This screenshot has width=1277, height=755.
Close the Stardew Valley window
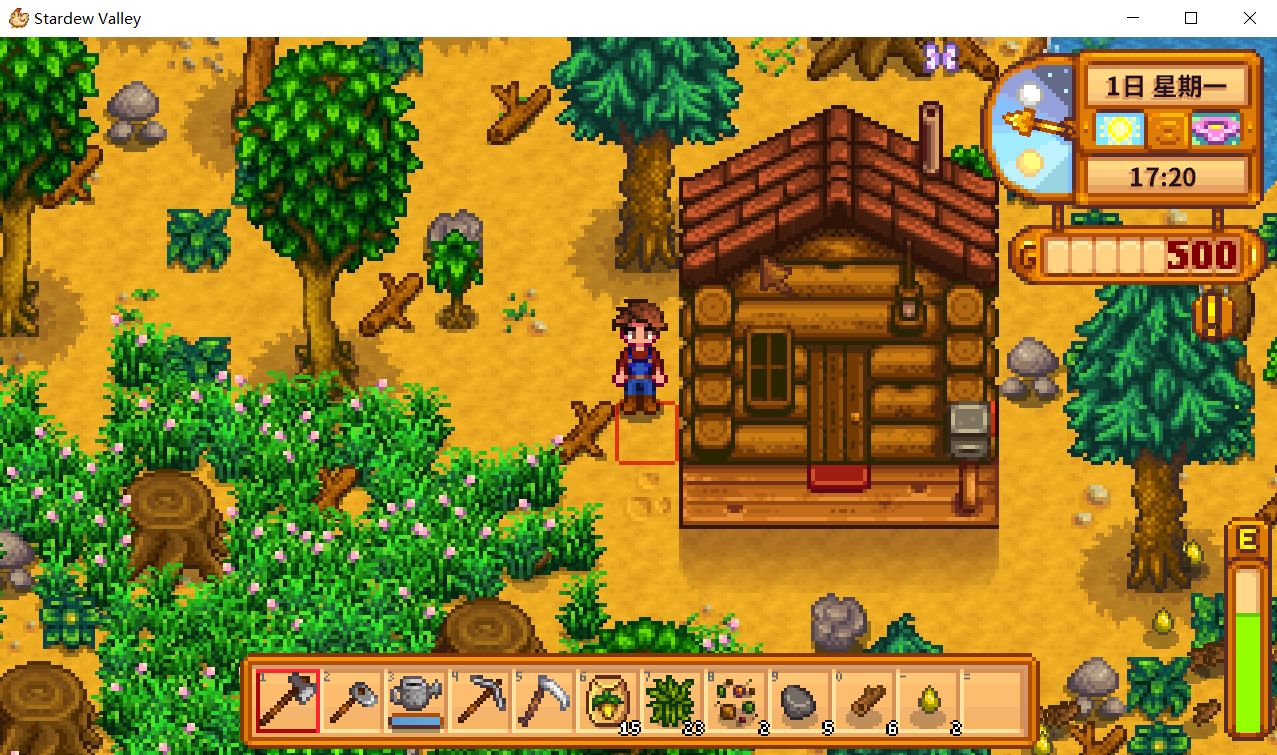(x=1249, y=18)
